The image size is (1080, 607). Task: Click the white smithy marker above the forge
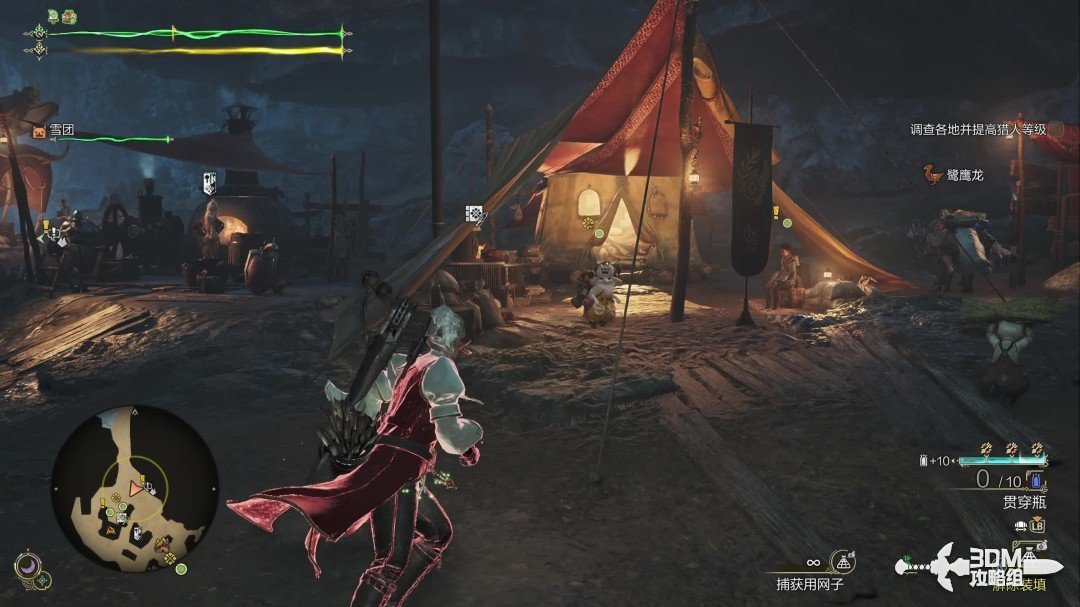point(210,183)
